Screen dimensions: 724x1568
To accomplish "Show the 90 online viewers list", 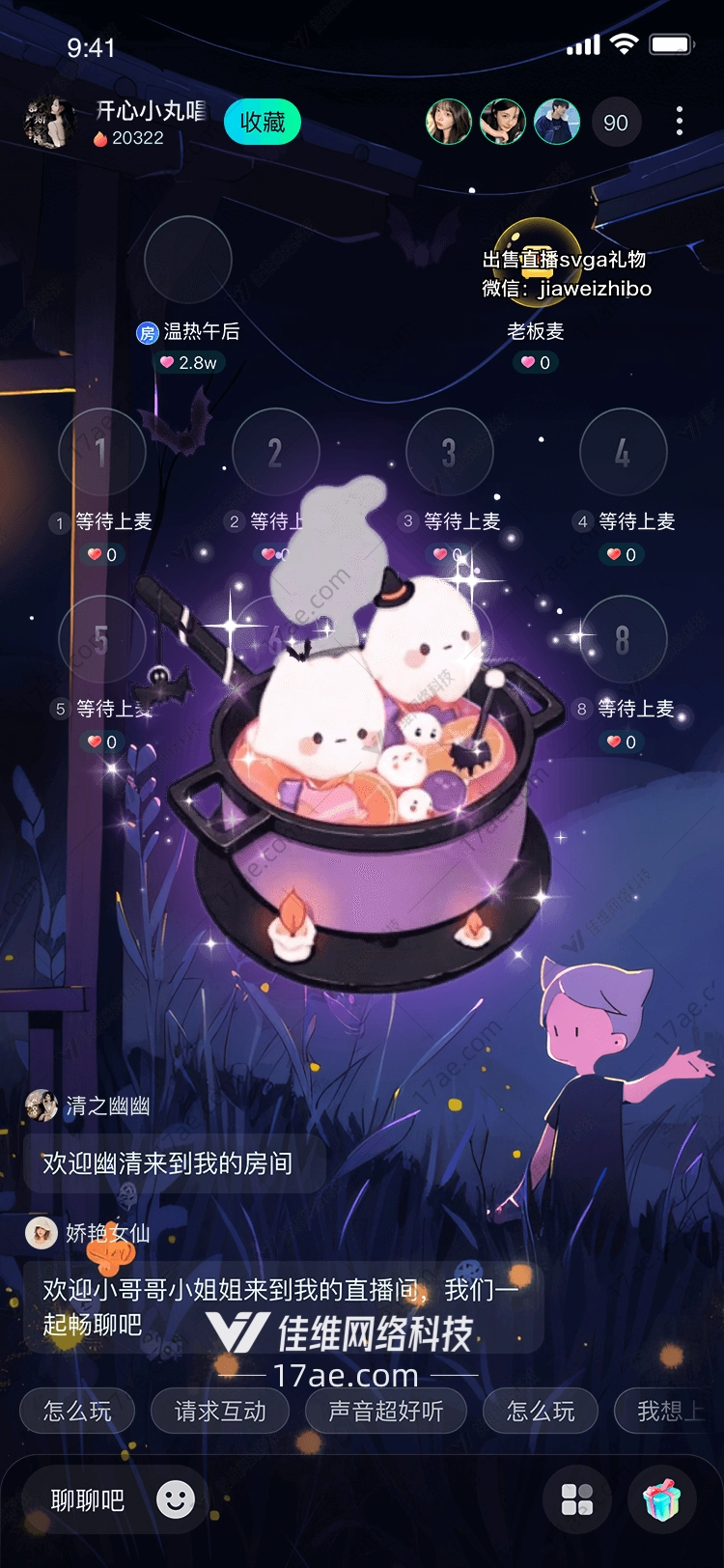I will [x=615, y=123].
